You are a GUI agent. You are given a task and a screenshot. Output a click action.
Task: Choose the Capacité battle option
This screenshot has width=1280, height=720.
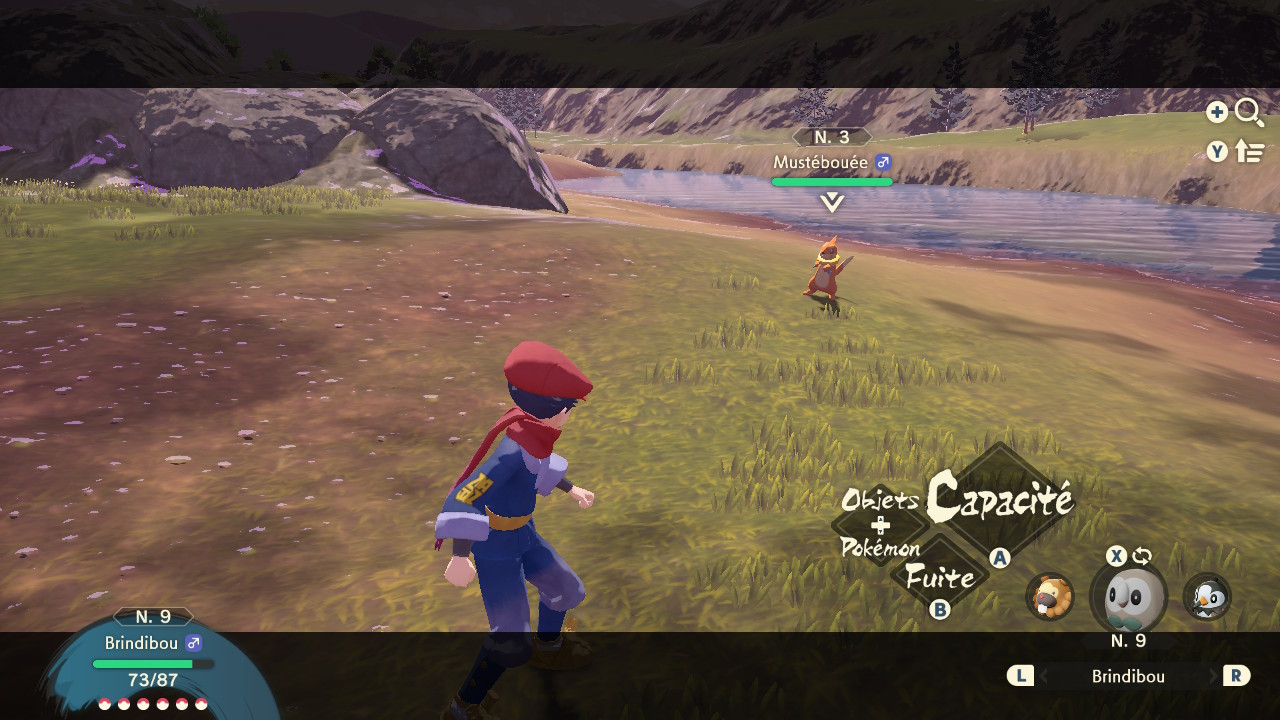(x=998, y=498)
